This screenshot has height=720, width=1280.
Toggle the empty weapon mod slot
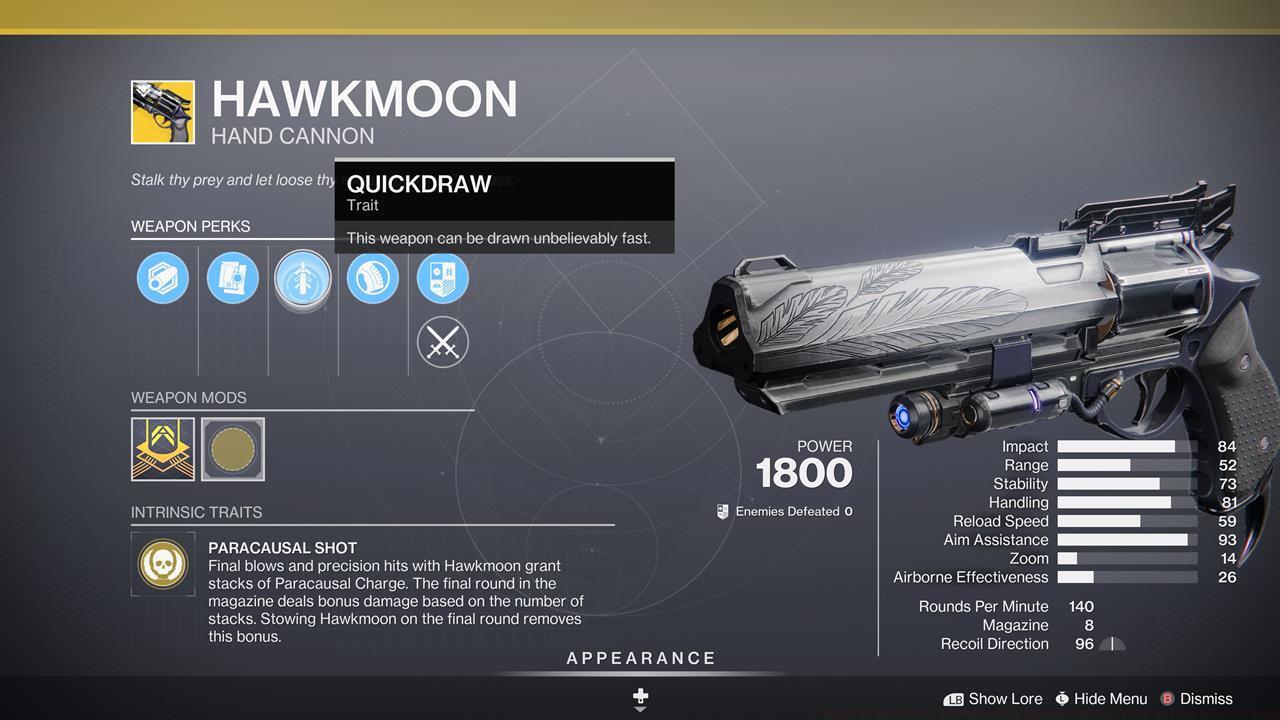pyautogui.click(x=233, y=449)
